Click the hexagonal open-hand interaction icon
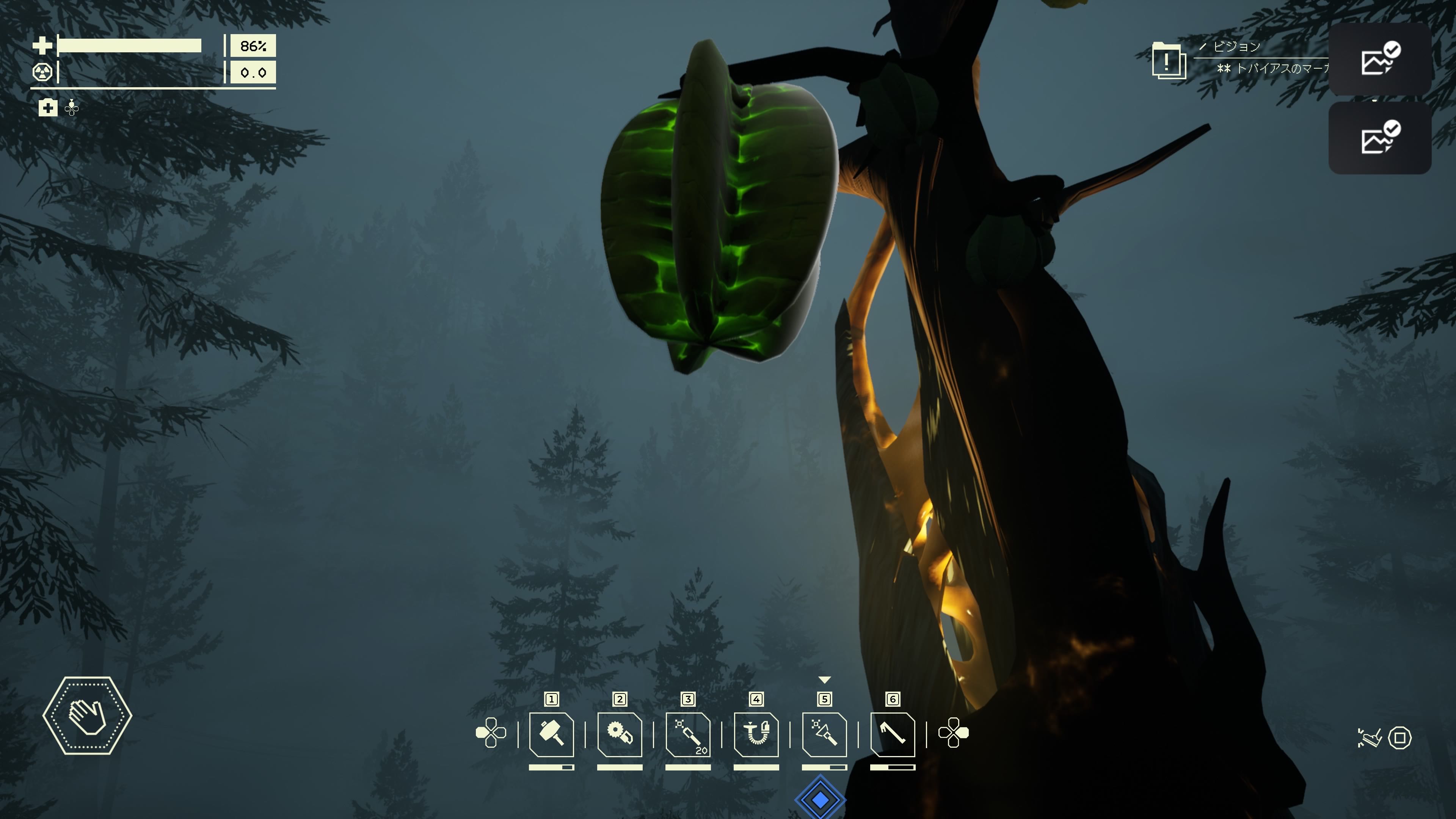1456x819 pixels. (88, 715)
